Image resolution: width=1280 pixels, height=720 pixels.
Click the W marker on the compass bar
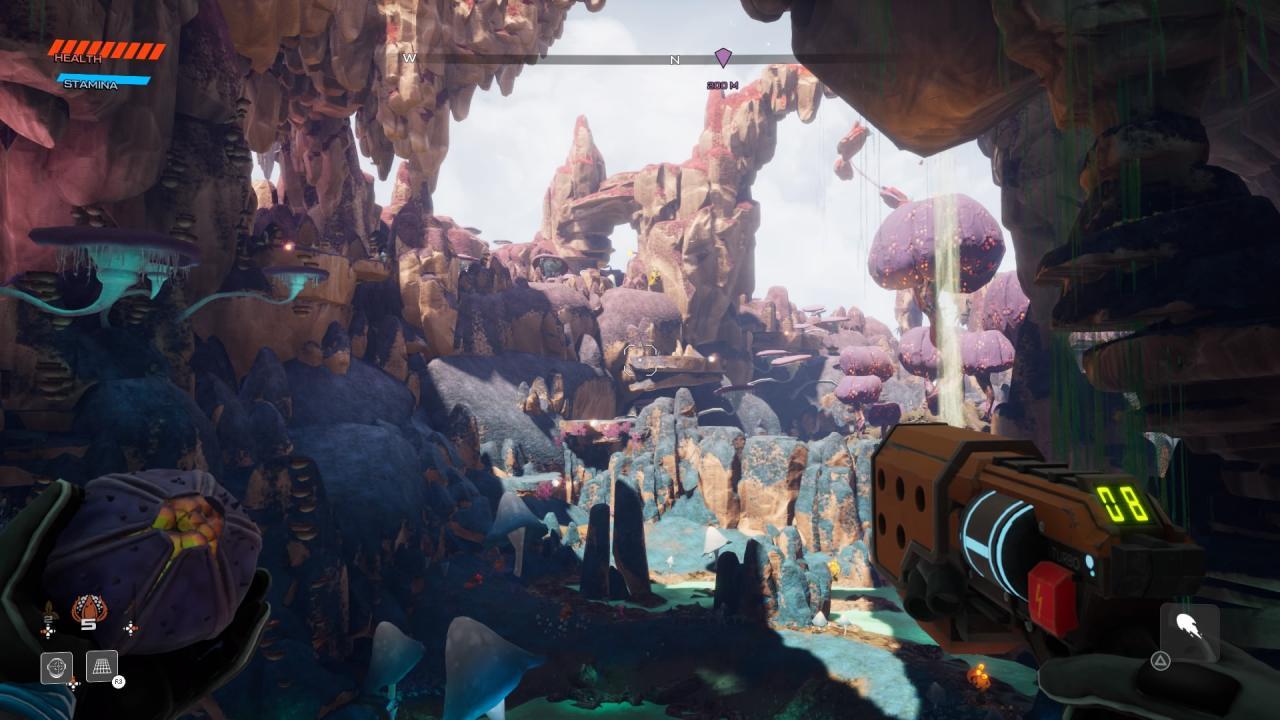pos(408,59)
